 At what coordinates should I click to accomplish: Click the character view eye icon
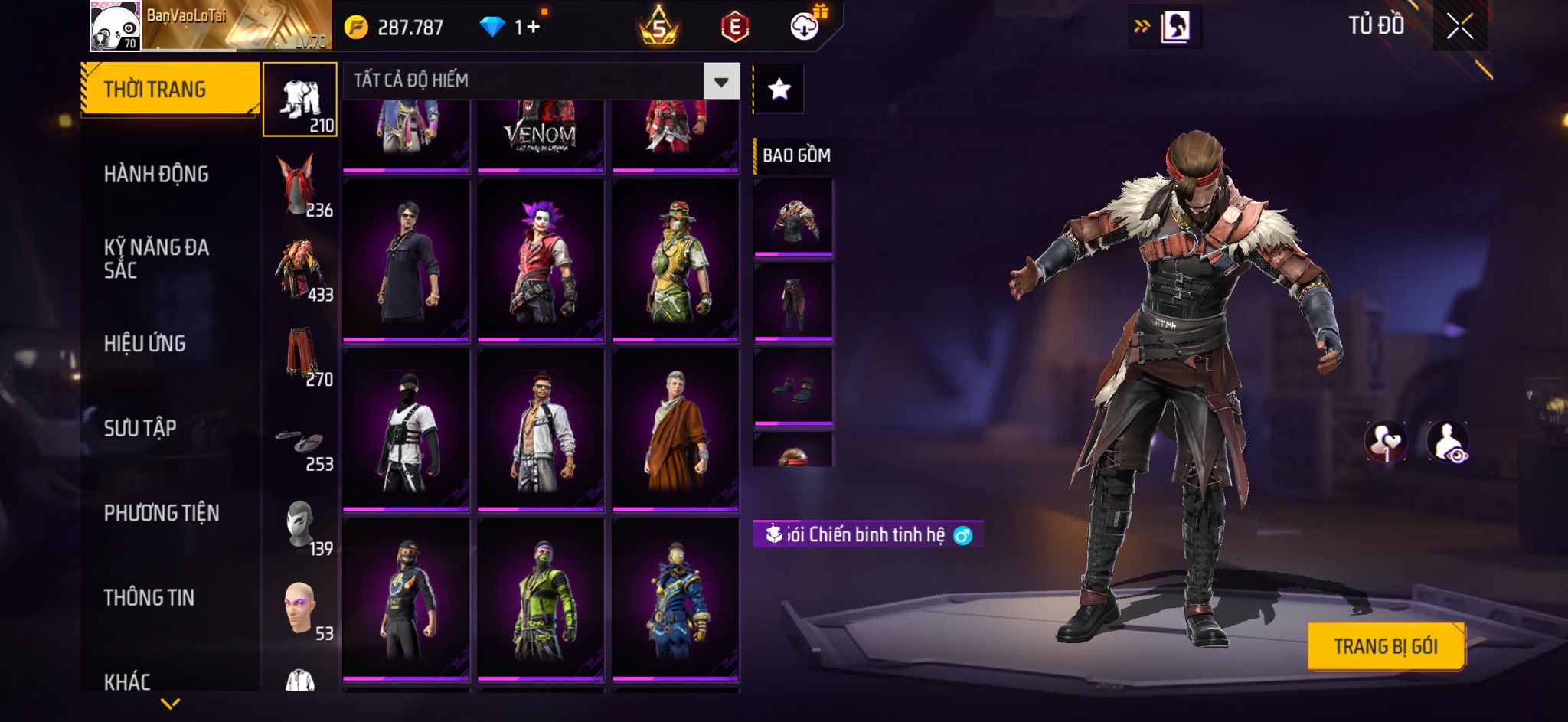pyautogui.click(x=1447, y=442)
